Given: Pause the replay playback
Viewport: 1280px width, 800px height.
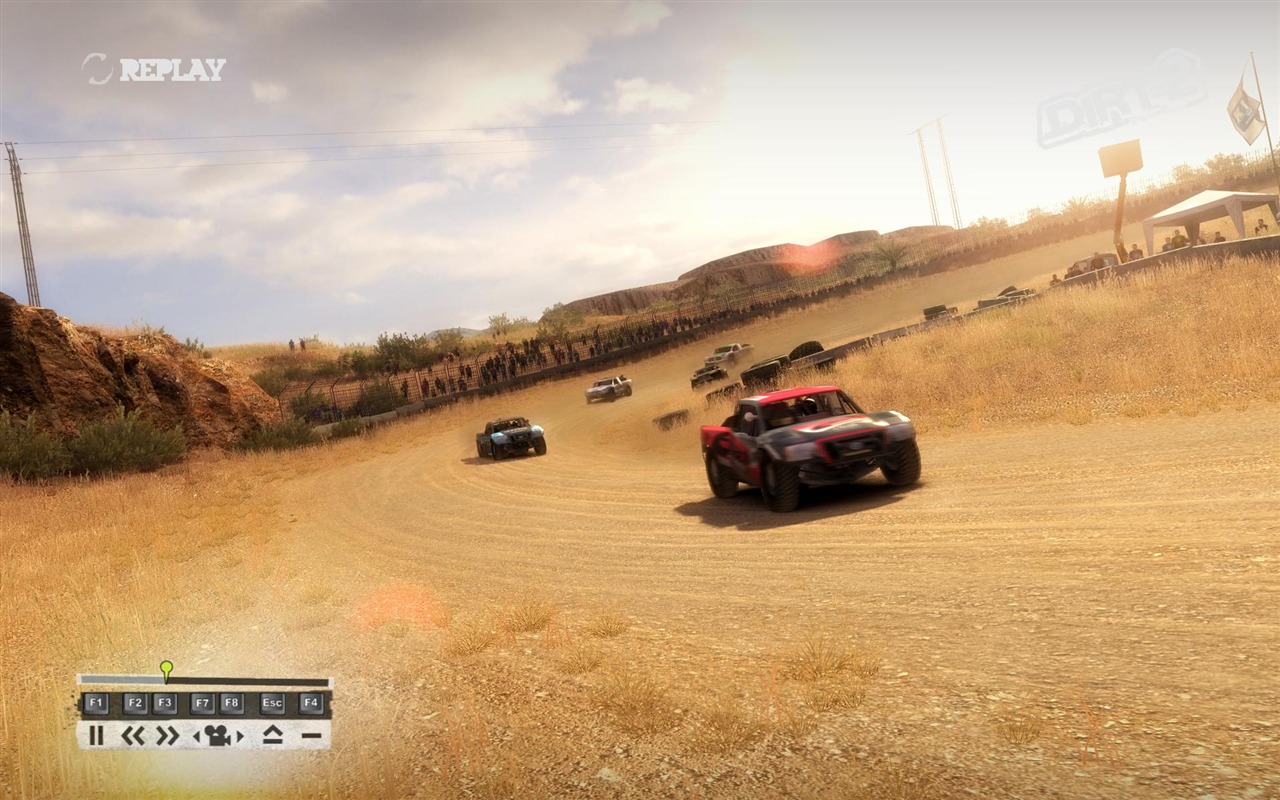Looking at the screenshot, I should tap(96, 736).
